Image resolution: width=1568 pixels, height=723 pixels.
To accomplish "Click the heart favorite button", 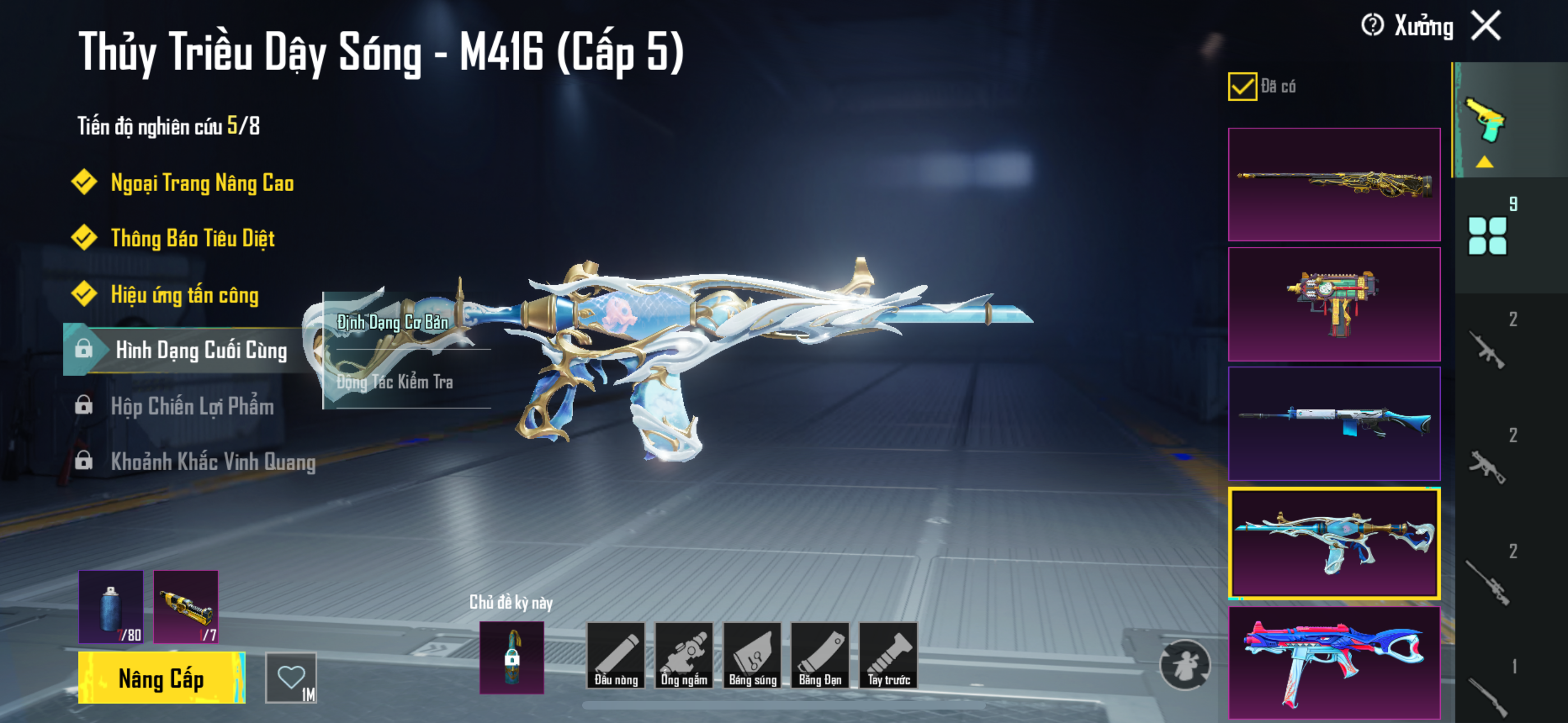I will click(291, 678).
